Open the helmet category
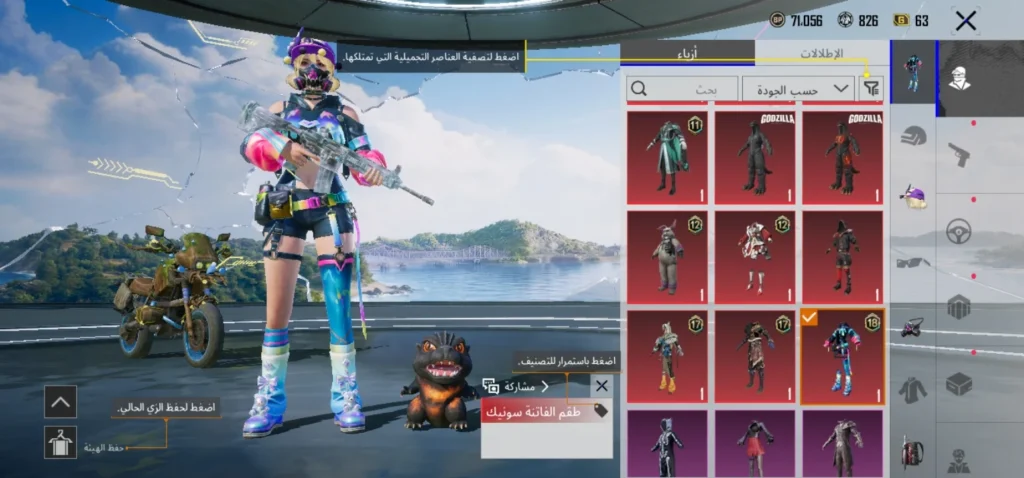1024x478 pixels. coord(913,137)
